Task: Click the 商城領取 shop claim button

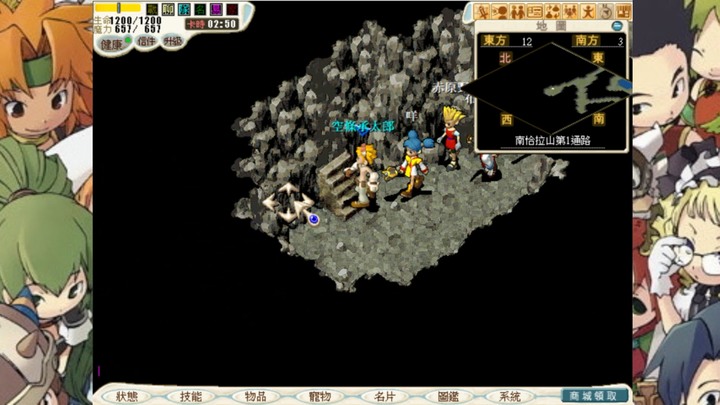Action: point(596,396)
